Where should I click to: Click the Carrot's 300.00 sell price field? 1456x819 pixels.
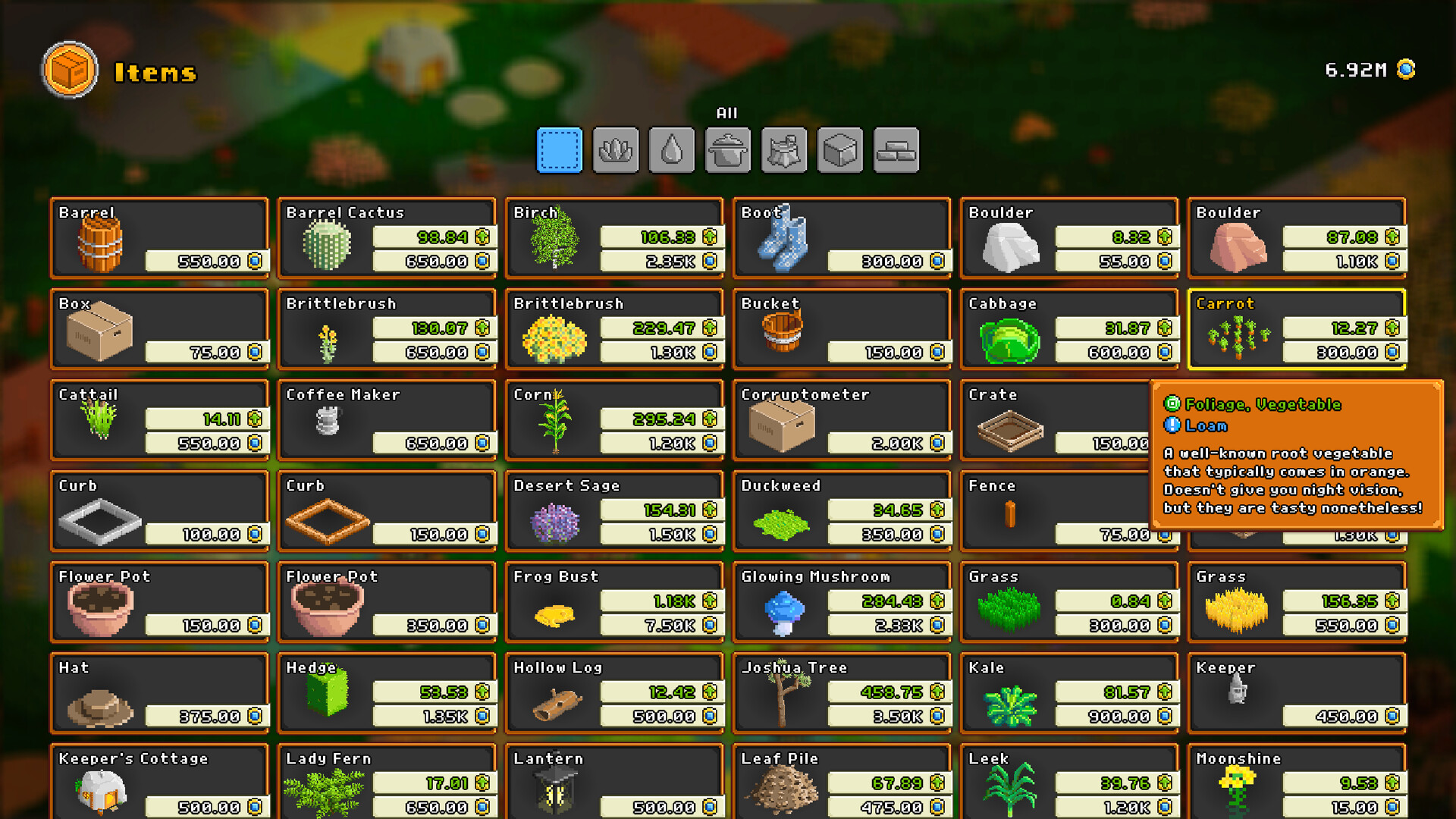(x=1342, y=352)
